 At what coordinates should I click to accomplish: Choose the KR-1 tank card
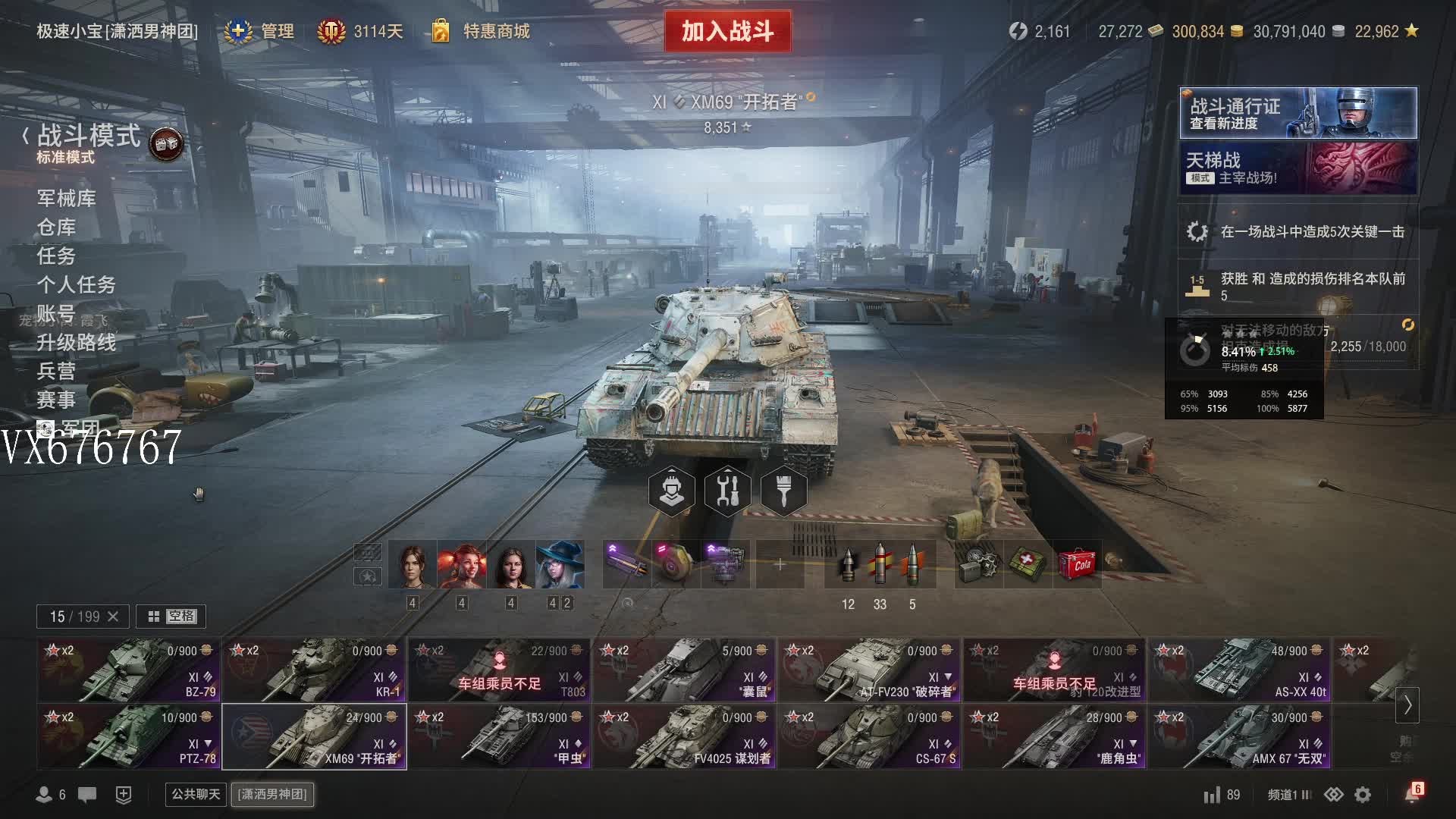pos(313,670)
